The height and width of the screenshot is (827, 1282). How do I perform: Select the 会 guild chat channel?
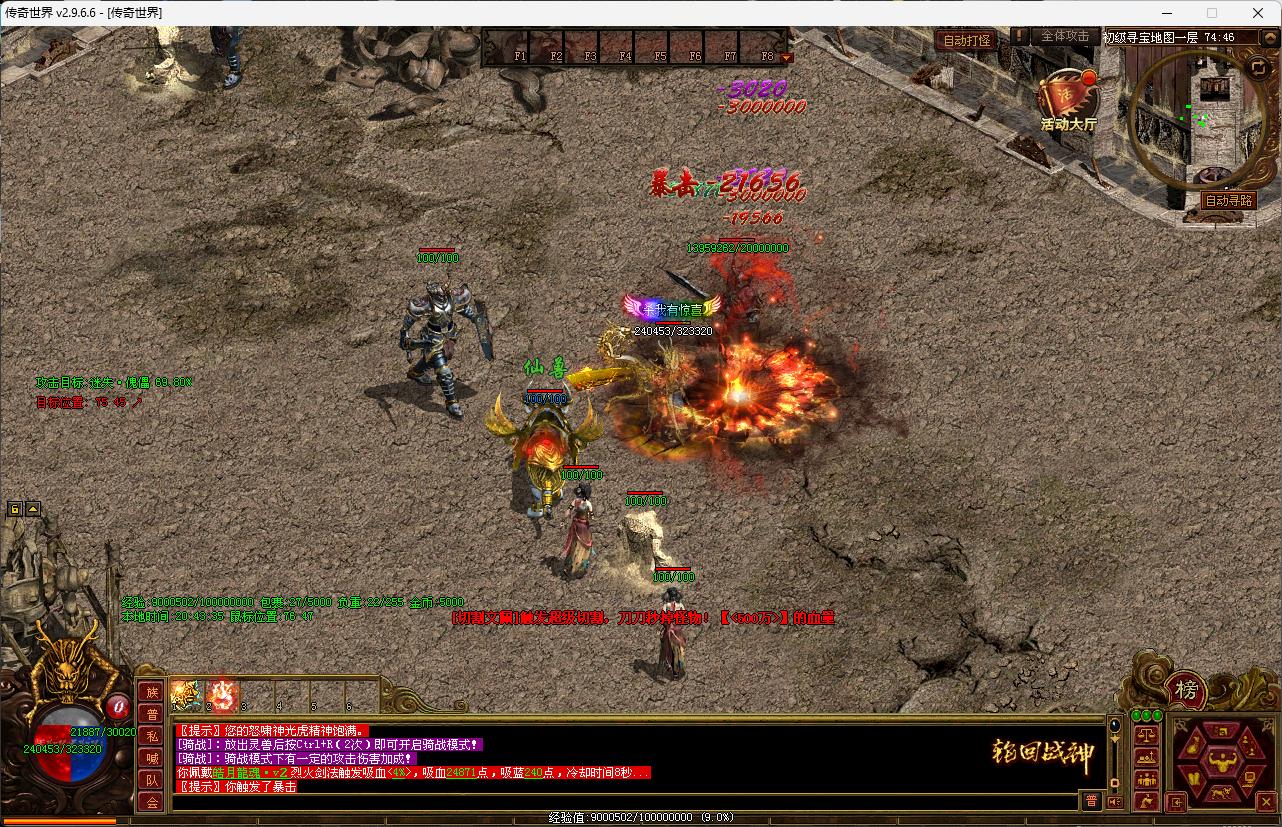151,802
